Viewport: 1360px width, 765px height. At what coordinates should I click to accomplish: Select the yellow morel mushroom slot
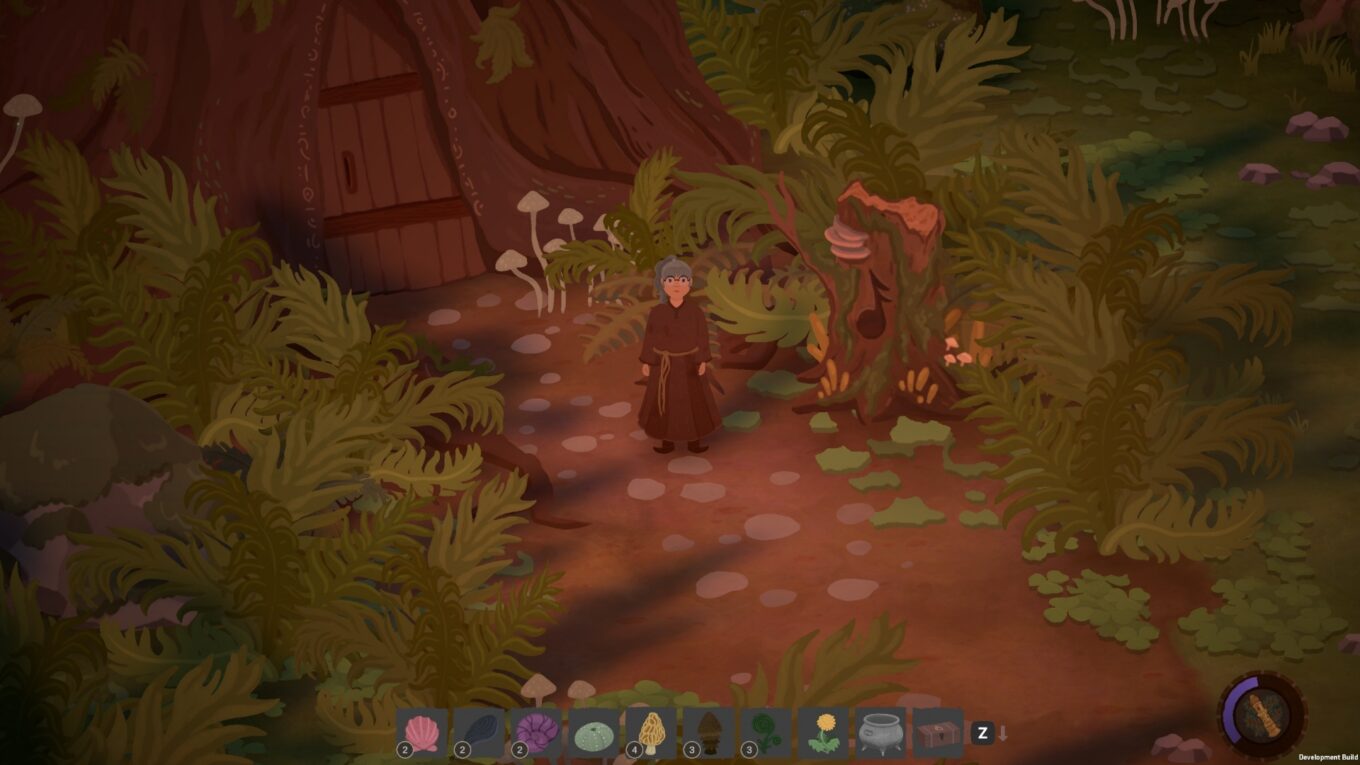click(651, 733)
